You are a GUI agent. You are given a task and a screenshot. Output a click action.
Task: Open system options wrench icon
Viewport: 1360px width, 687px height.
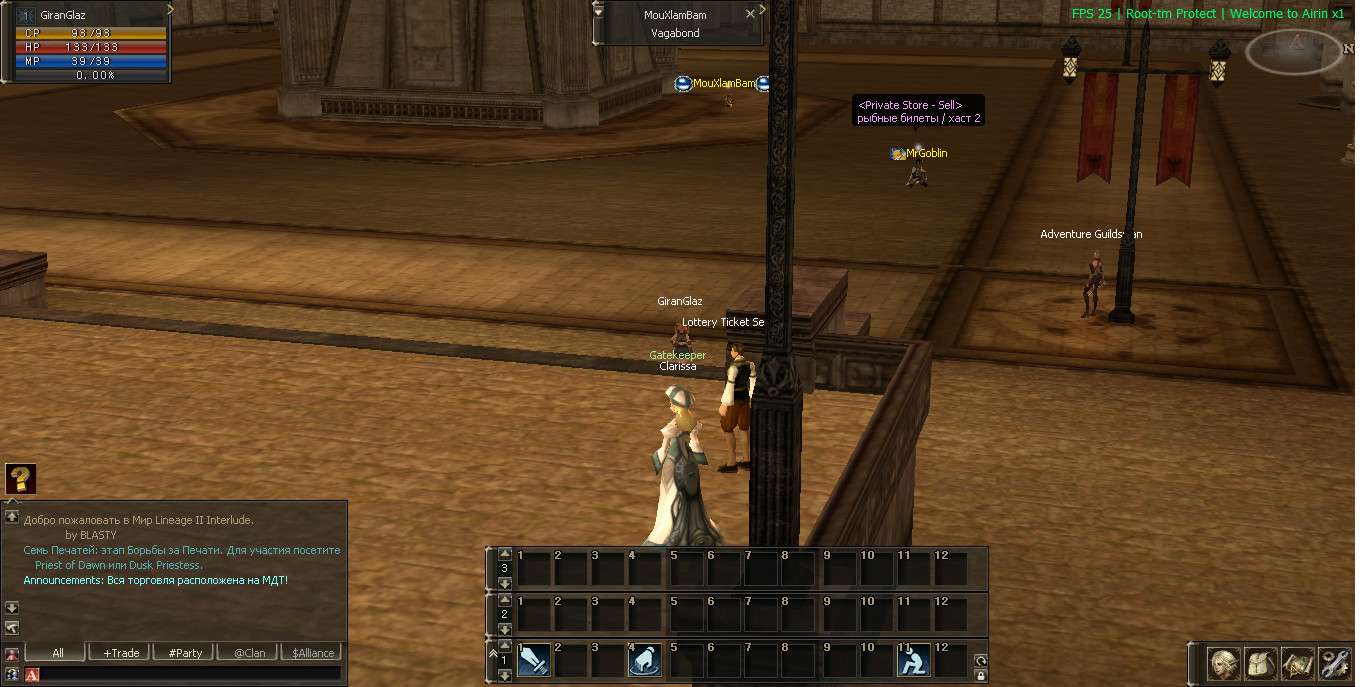(x=1334, y=663)
